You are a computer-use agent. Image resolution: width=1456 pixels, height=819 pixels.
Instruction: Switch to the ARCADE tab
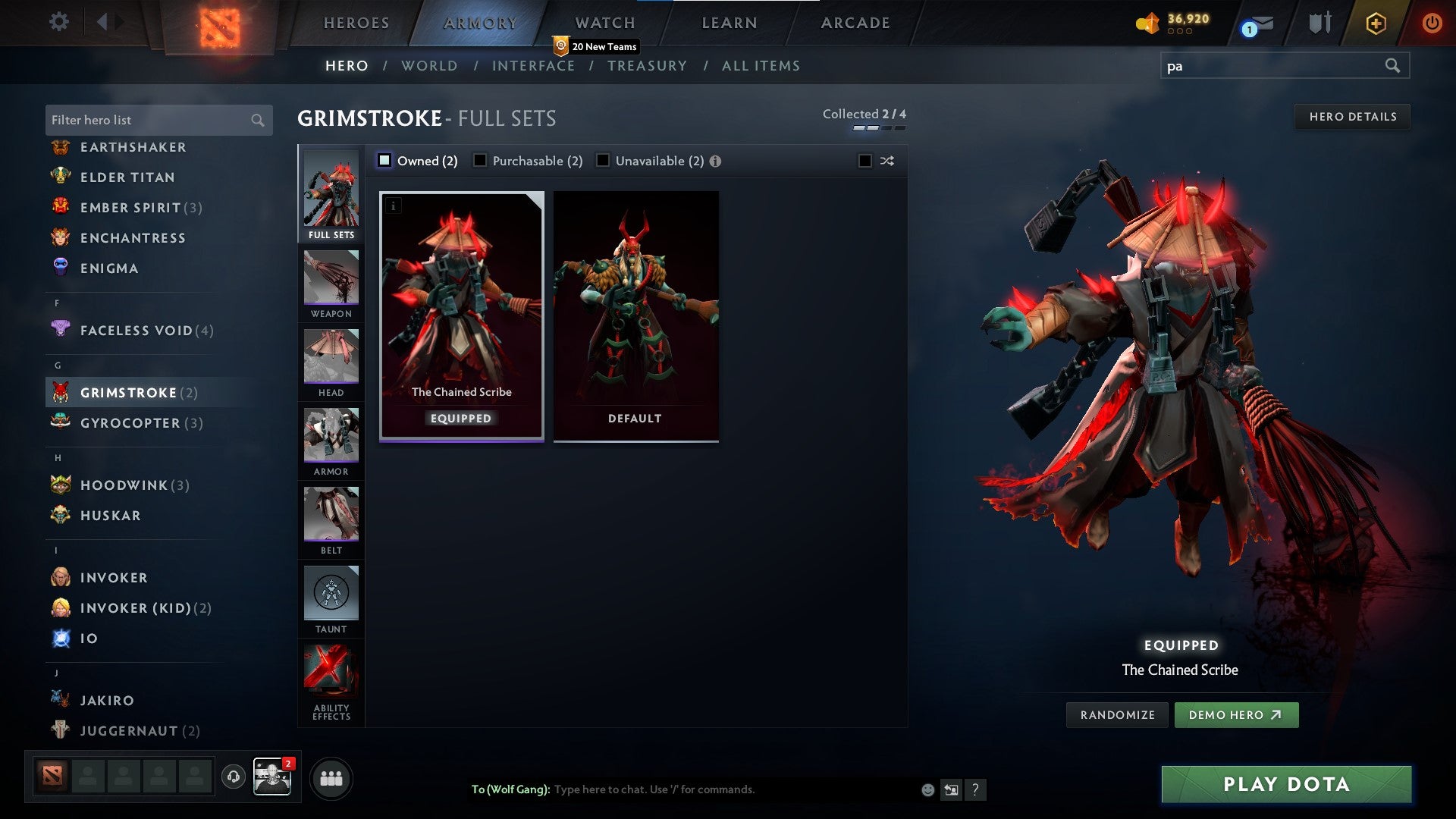(x=854, y=23)
